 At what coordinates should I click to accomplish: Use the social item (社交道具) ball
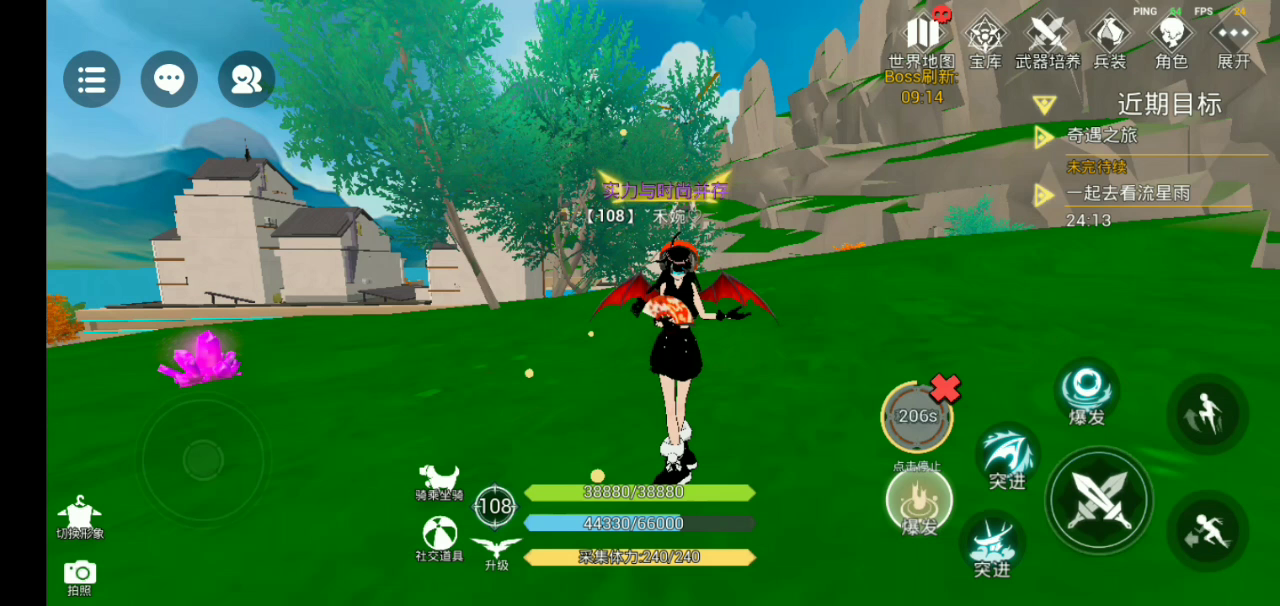click(439, 537)
